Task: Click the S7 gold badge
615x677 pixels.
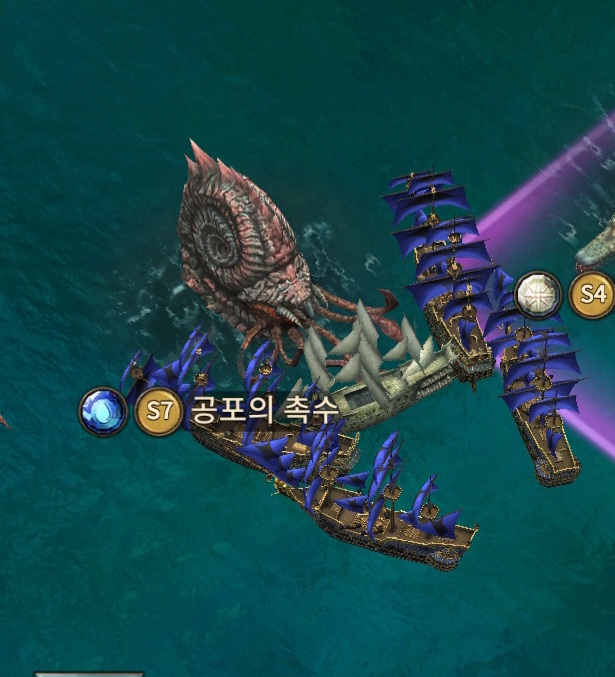Action: 158,412
